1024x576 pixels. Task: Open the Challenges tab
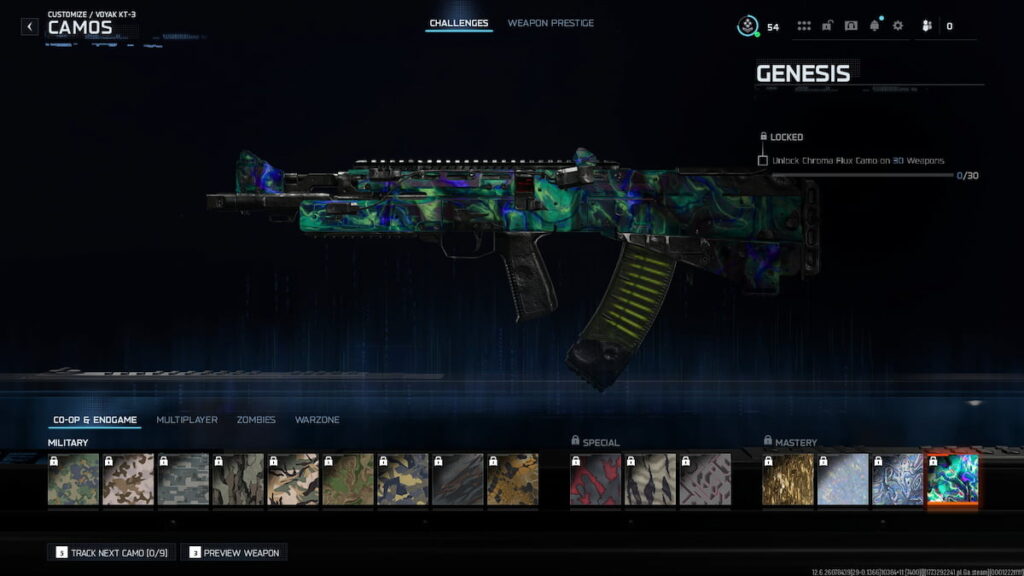pyautogui.click(x=459, y=23)
